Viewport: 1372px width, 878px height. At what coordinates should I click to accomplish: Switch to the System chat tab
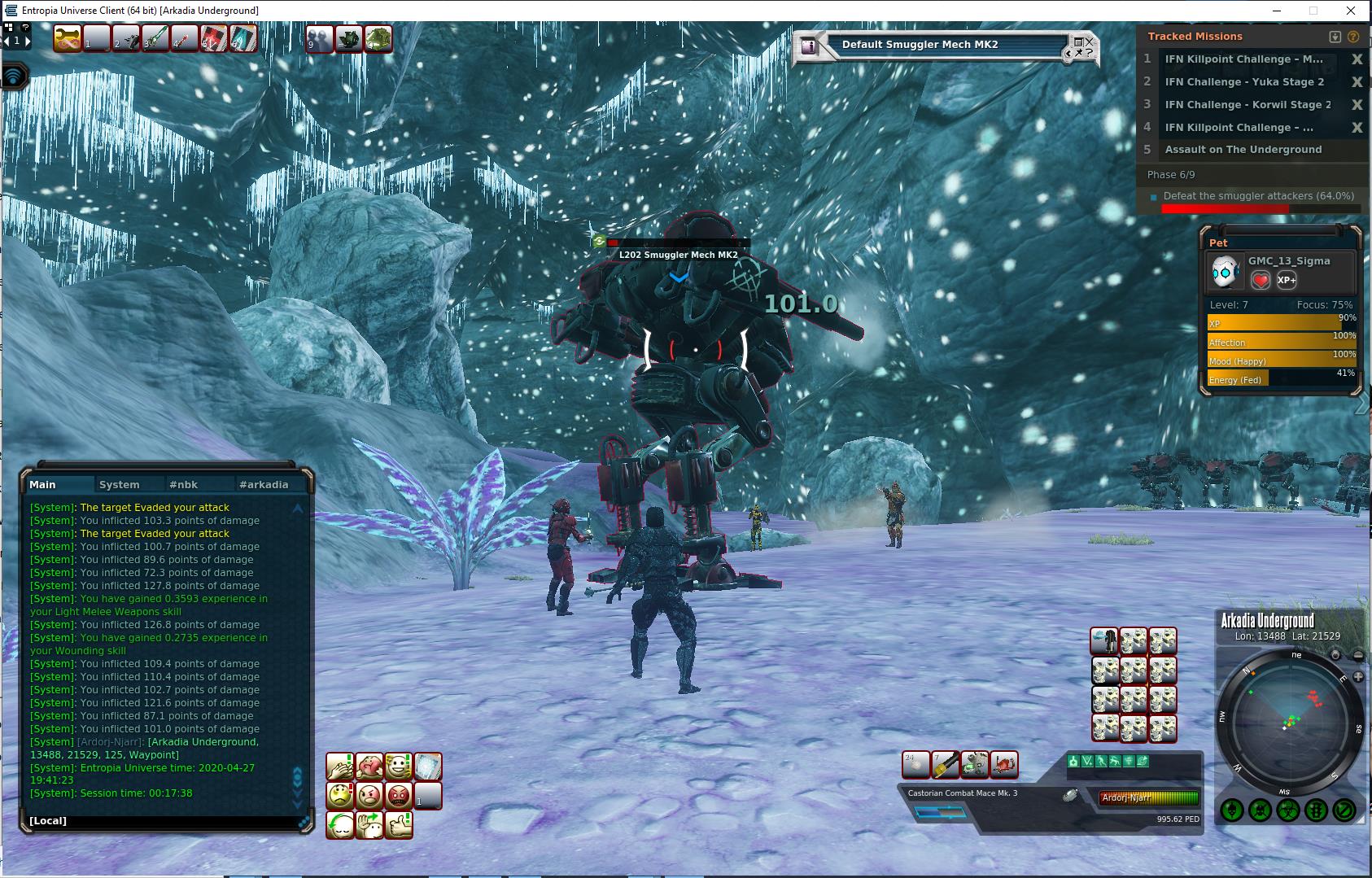tap(119, 484)
